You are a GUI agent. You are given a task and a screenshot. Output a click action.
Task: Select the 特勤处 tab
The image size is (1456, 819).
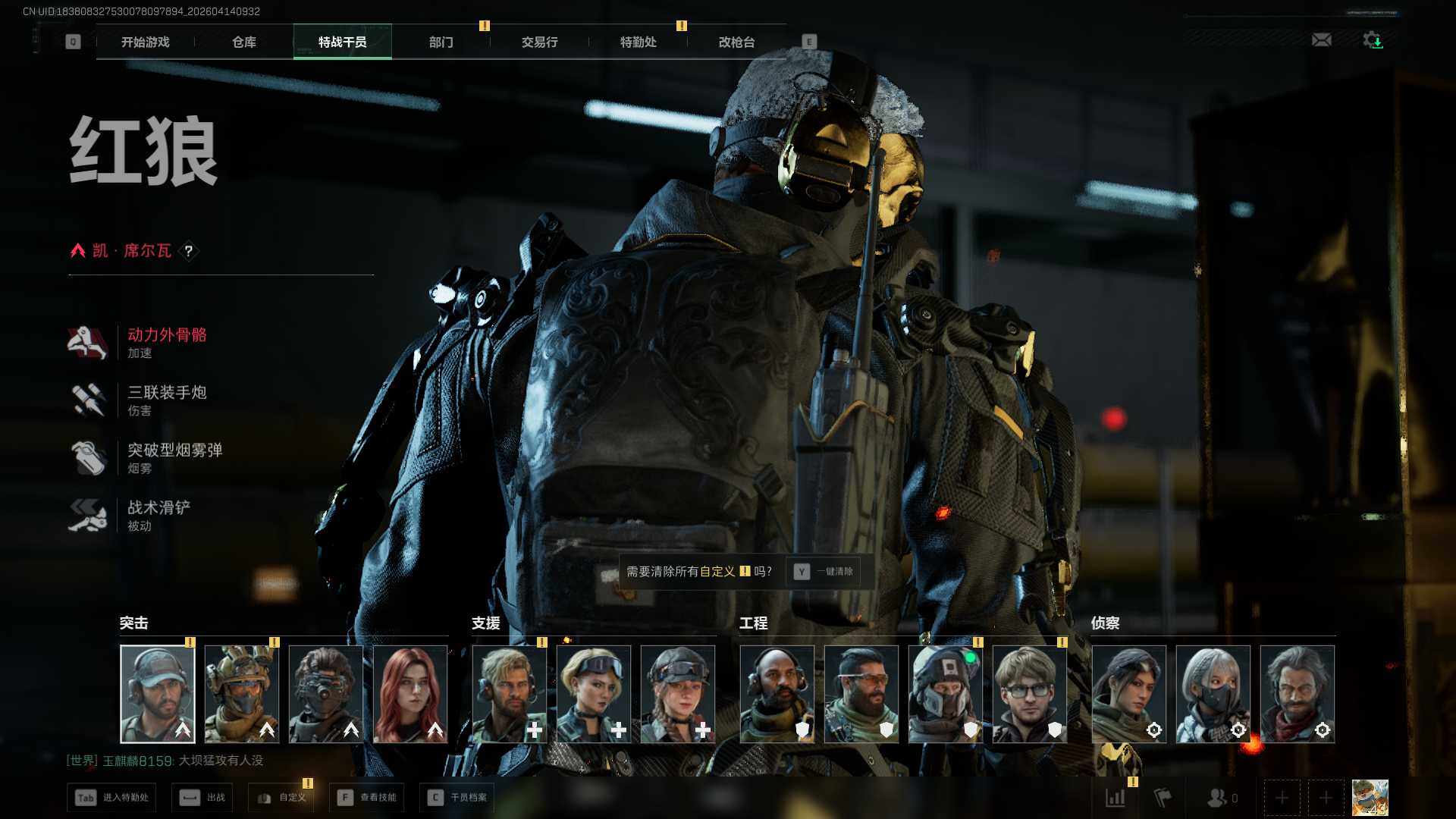638,42
